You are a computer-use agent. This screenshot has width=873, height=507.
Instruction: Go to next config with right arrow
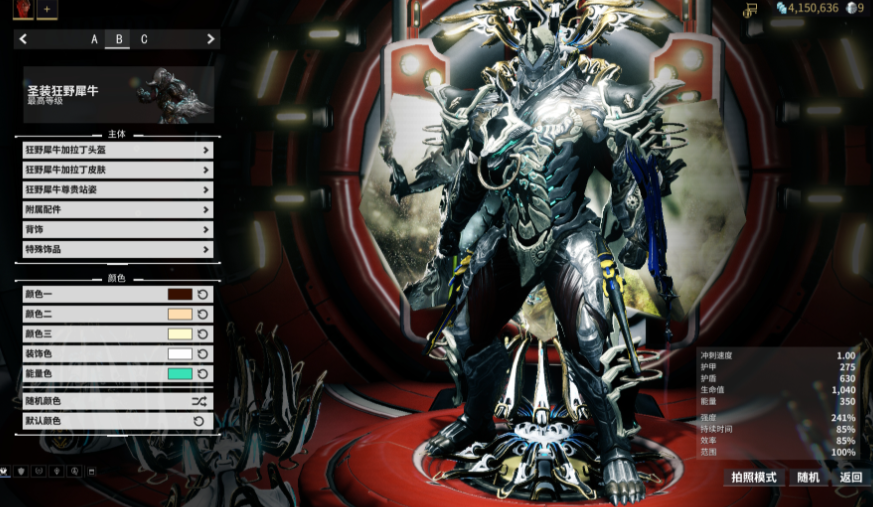point(211,40)
